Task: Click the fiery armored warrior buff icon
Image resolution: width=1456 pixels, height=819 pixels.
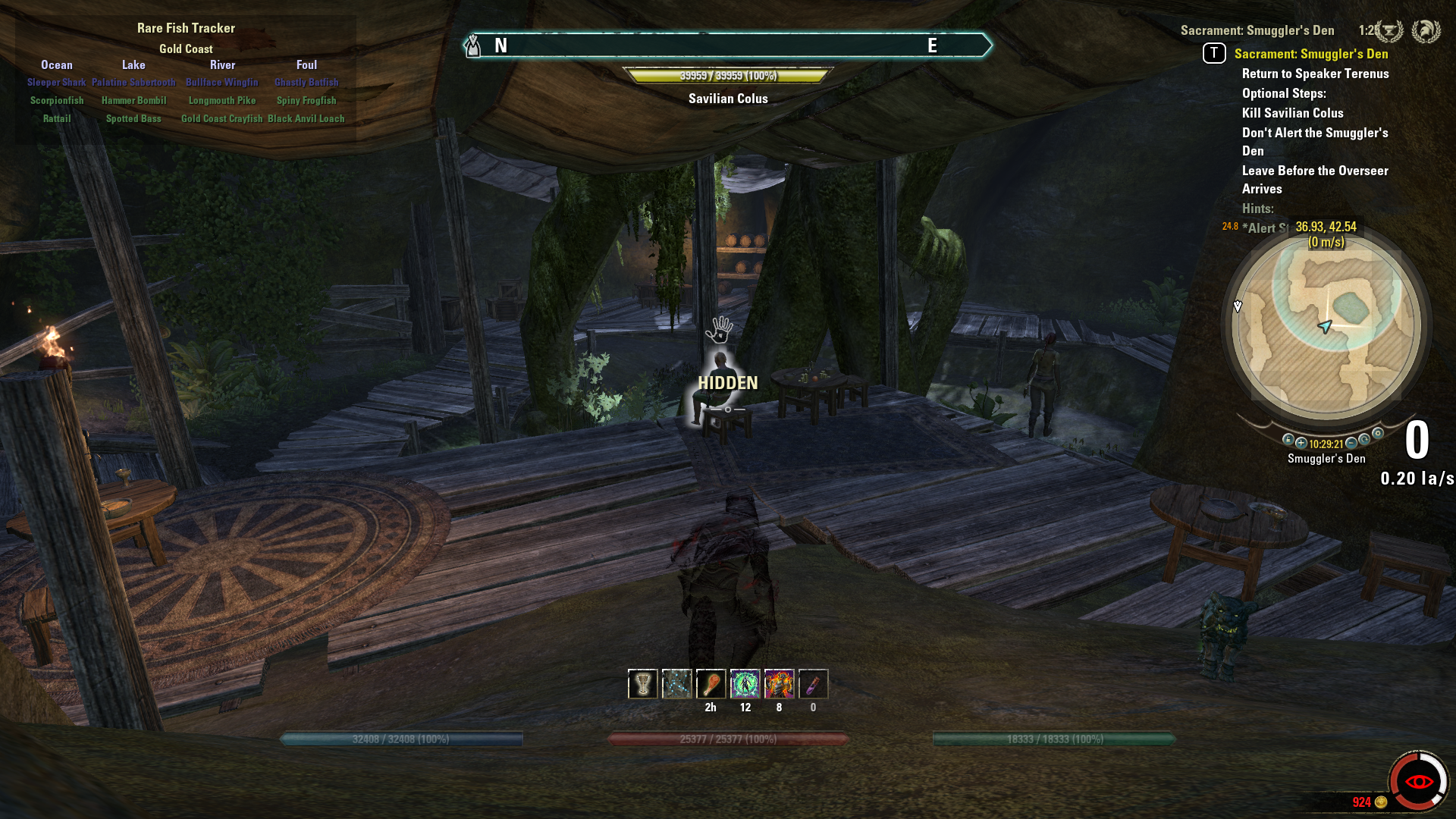Action: pyautogui.click(x=779, y=684)
